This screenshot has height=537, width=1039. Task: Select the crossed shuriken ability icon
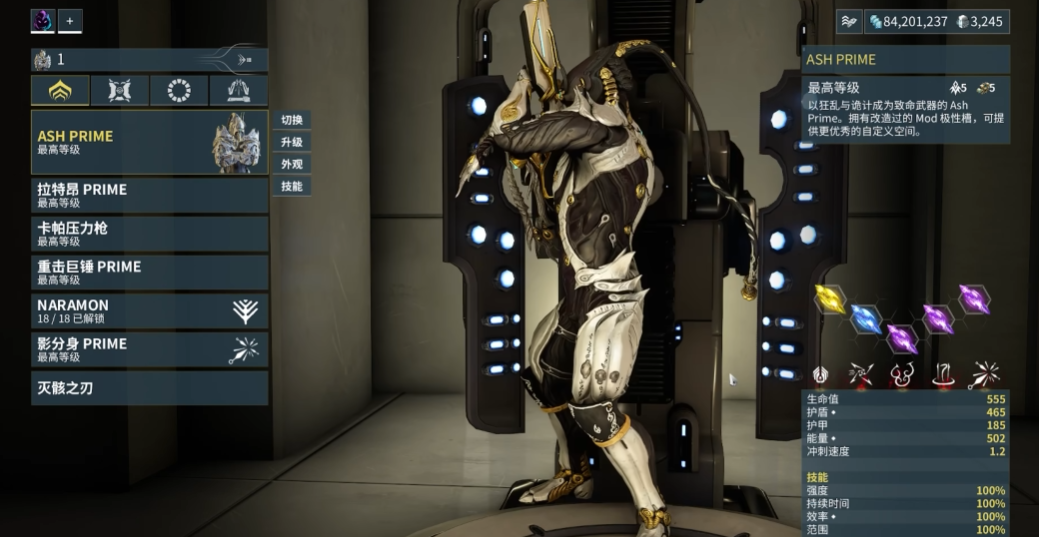pos(861,375)
